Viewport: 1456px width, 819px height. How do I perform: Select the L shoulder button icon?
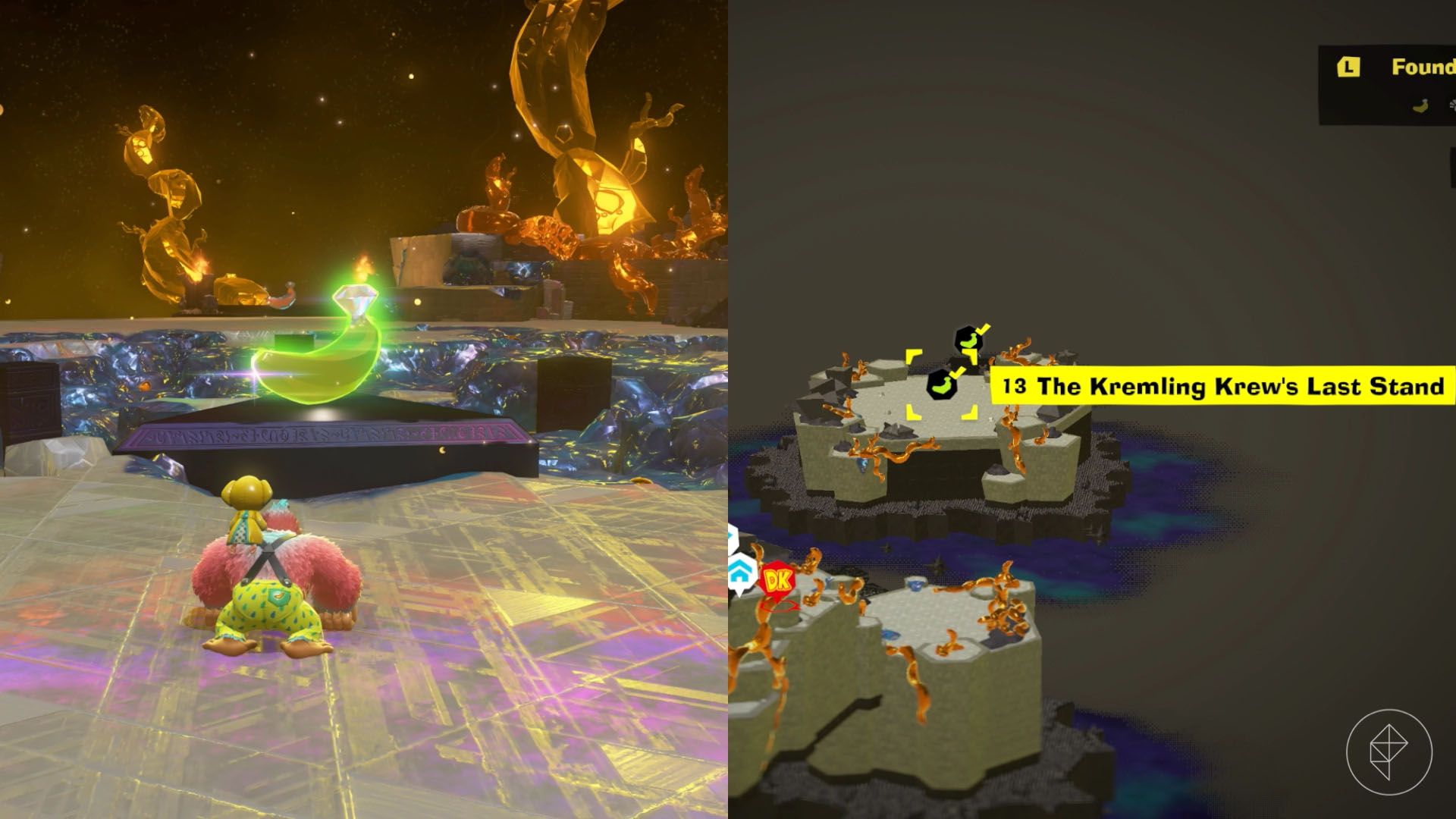click(1348, 67)
